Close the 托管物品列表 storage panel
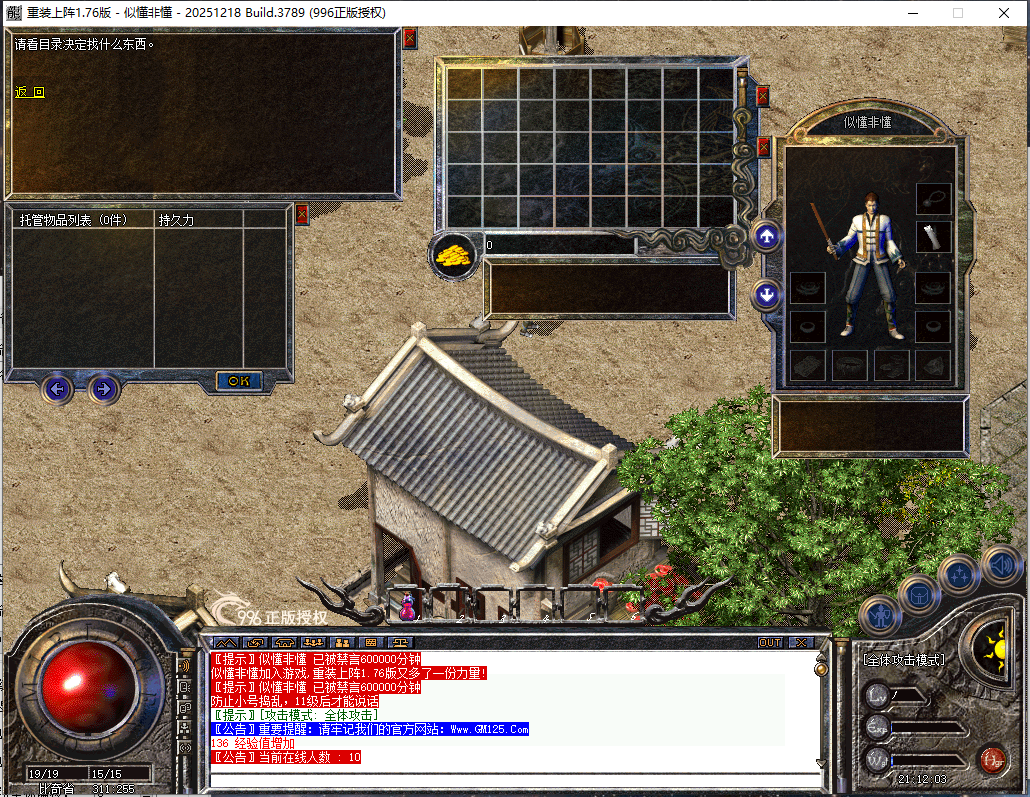Image resolution: width=1030 pixels, height=797 pixels. coord(302,213)
